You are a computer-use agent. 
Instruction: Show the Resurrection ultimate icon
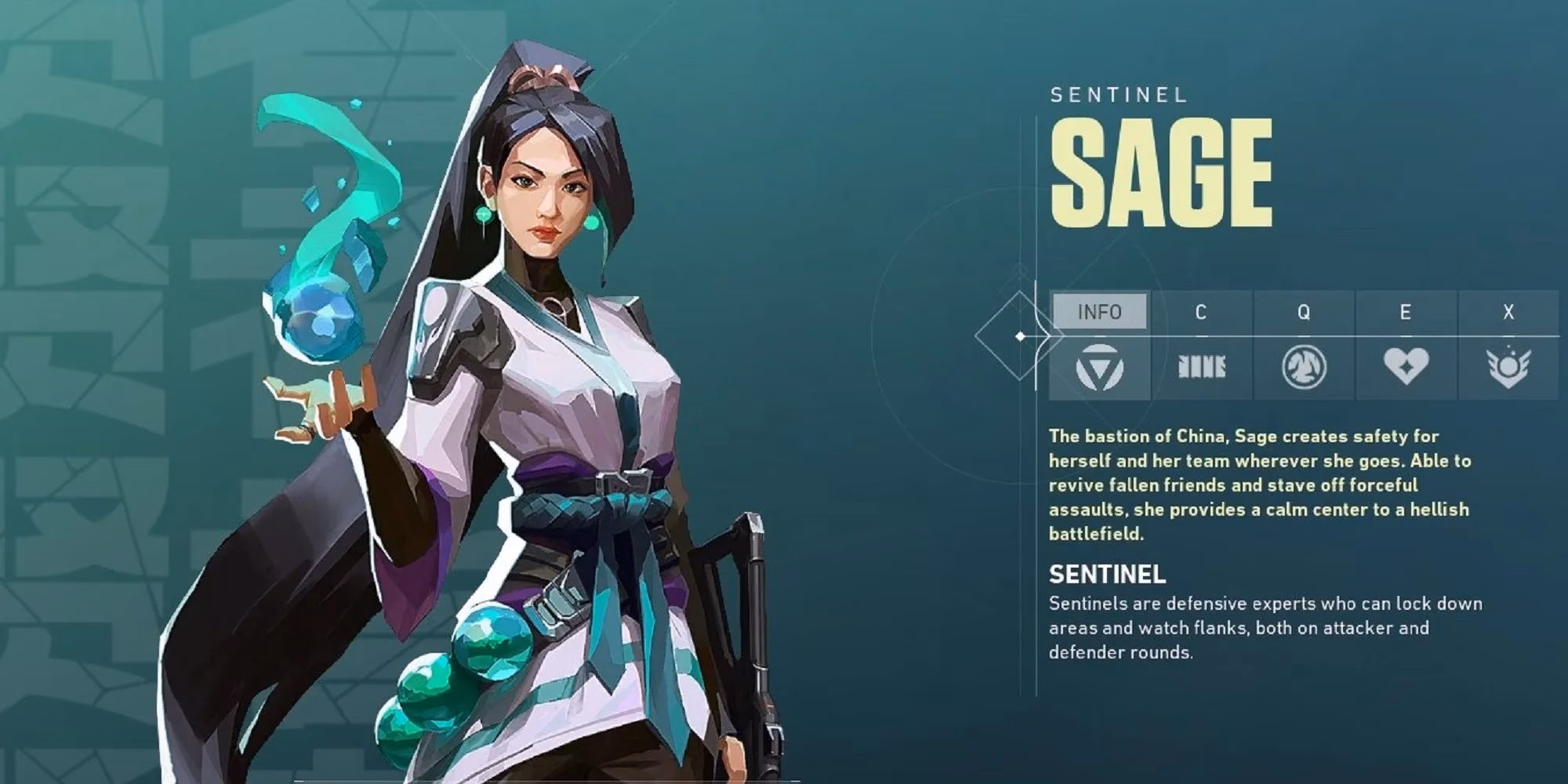coord(1508,367)
